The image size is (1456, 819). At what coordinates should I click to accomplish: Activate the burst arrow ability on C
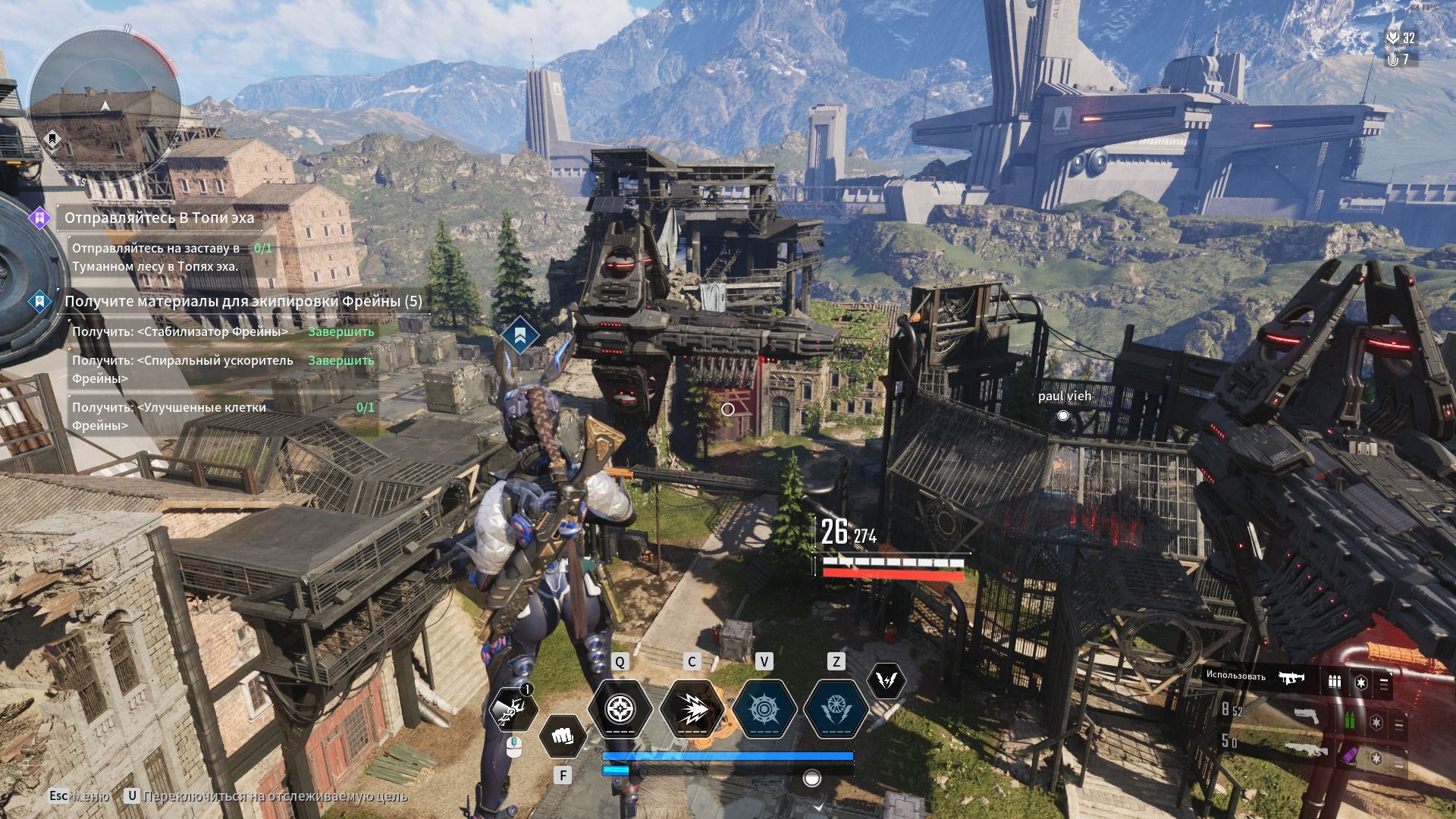pos(692,710)
